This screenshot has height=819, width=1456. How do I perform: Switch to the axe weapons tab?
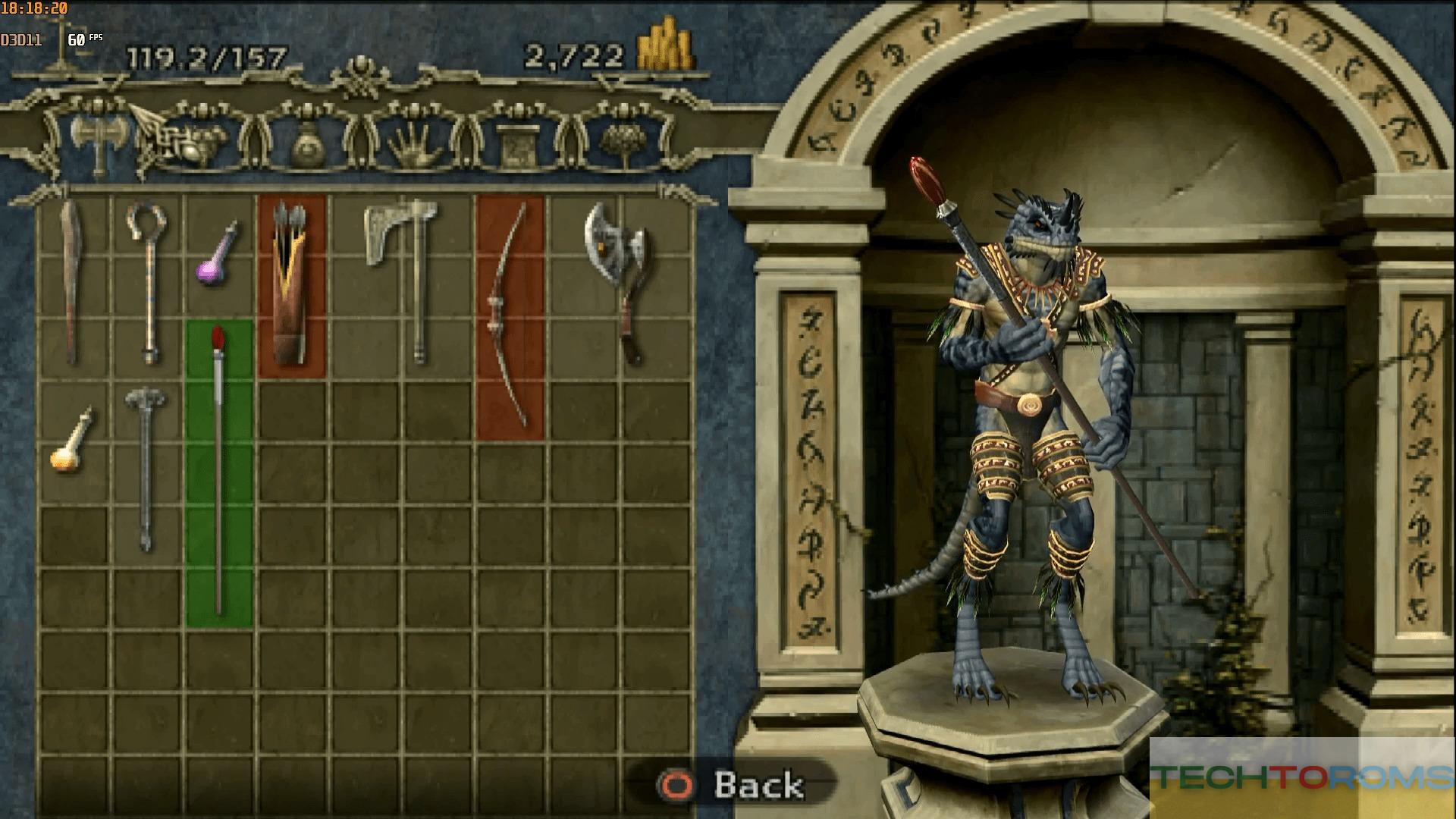click(96, 140)
